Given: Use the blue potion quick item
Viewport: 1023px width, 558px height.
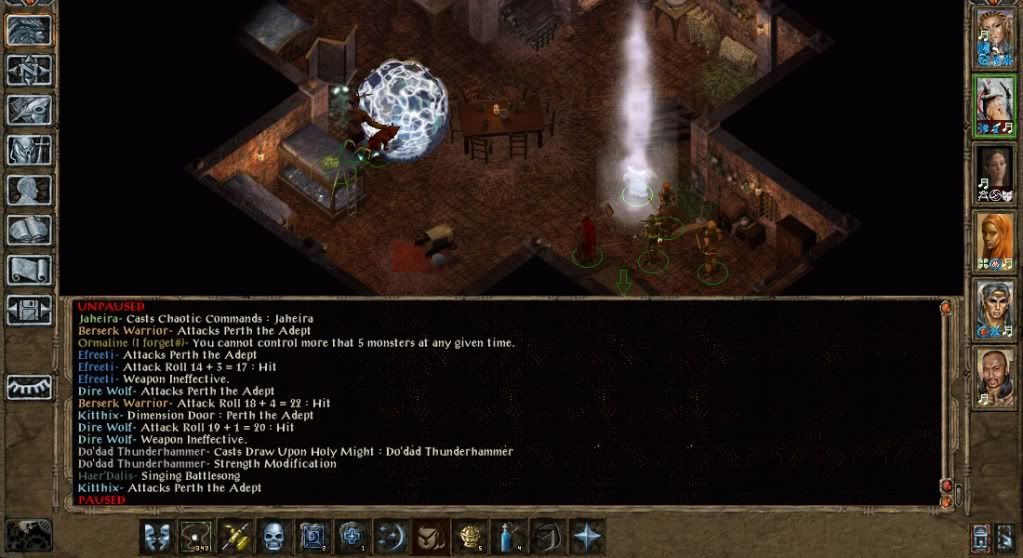Looking at the screenshot, I should click(x=508, y=535).
